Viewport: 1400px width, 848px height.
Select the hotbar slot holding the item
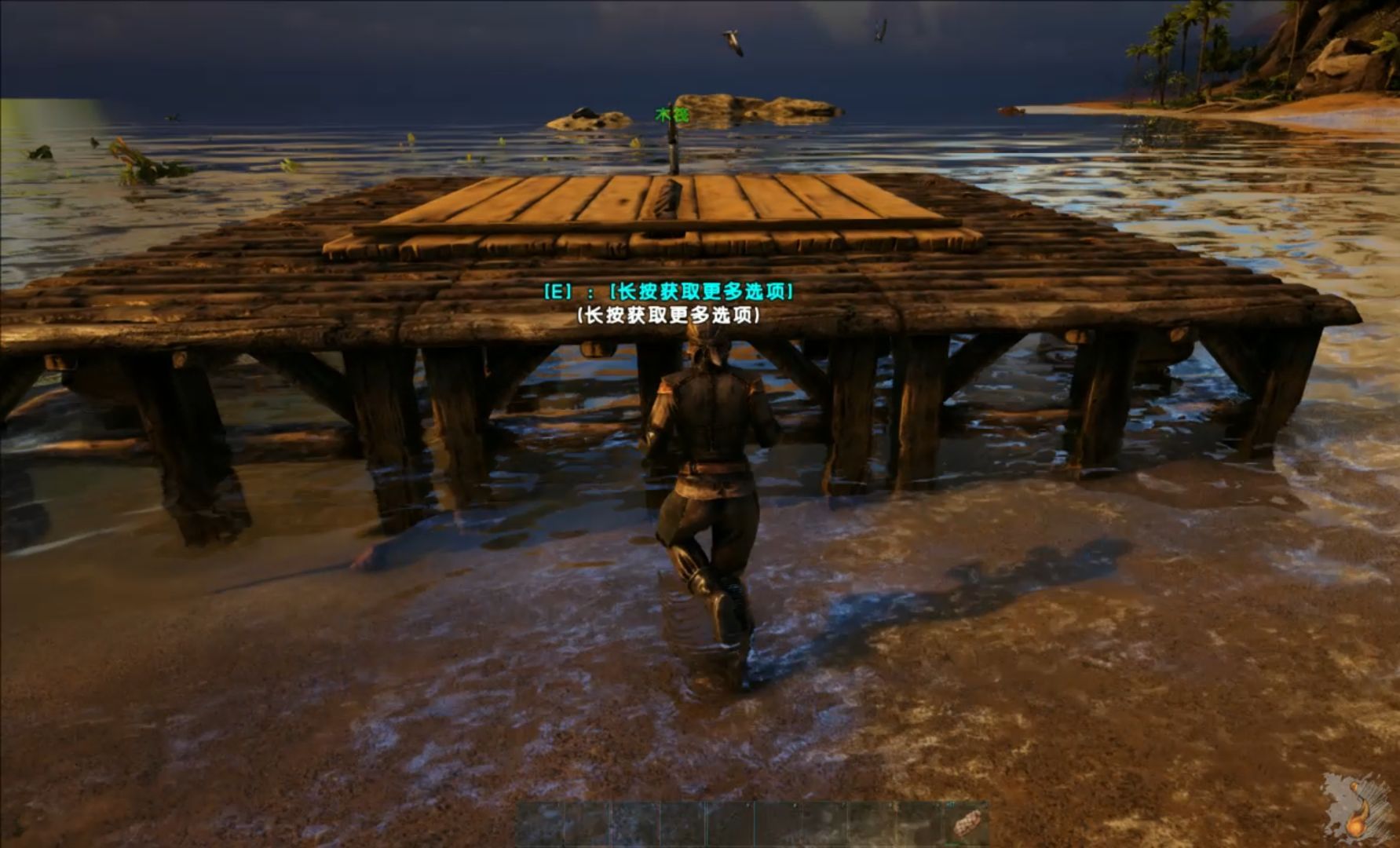click(966, 824)
